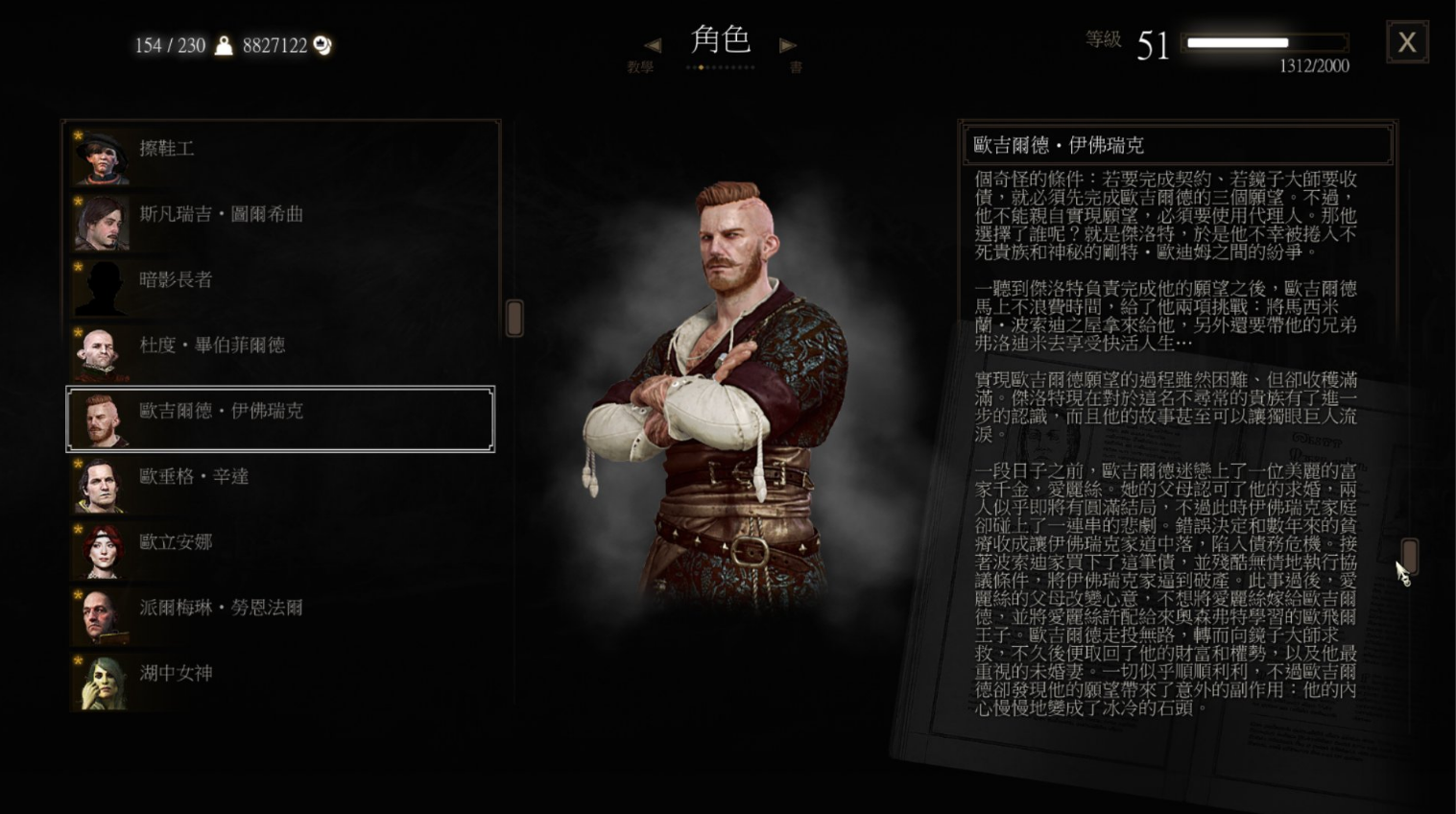
Task: Click the right arrow toward the 書 section
Action: point(787,44)
